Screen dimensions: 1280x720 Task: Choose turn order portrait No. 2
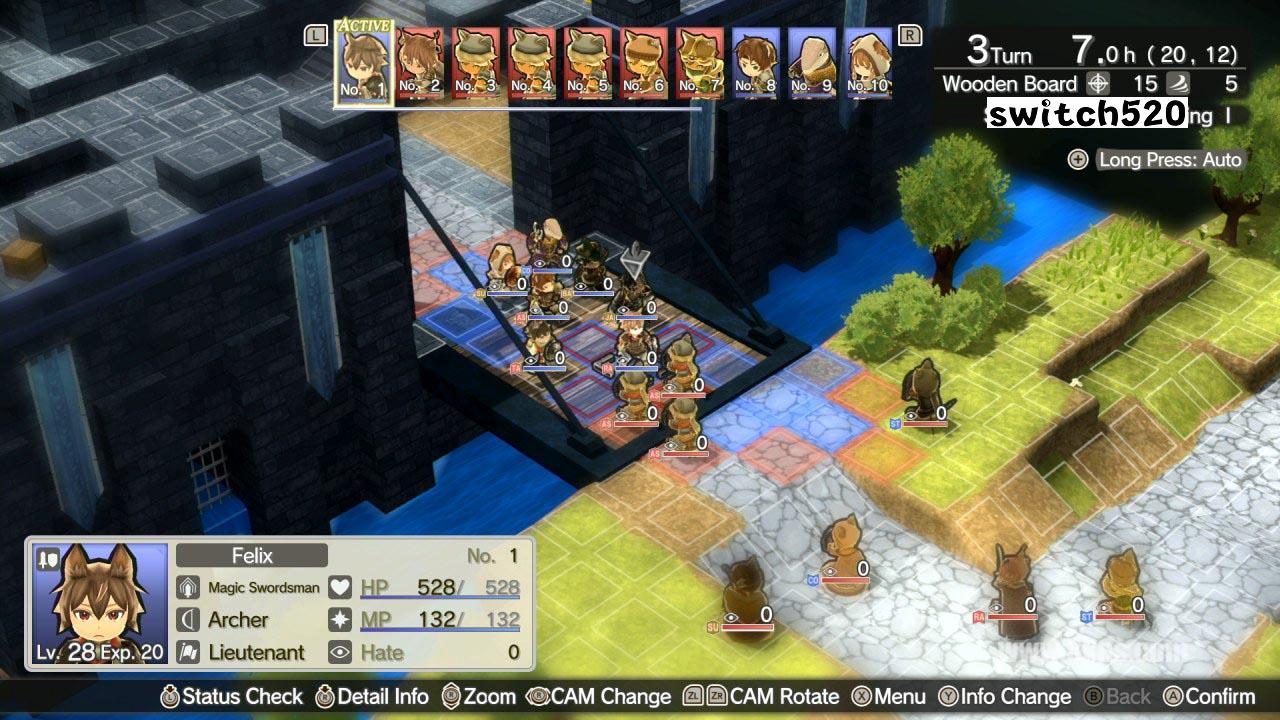coord(420,62)
